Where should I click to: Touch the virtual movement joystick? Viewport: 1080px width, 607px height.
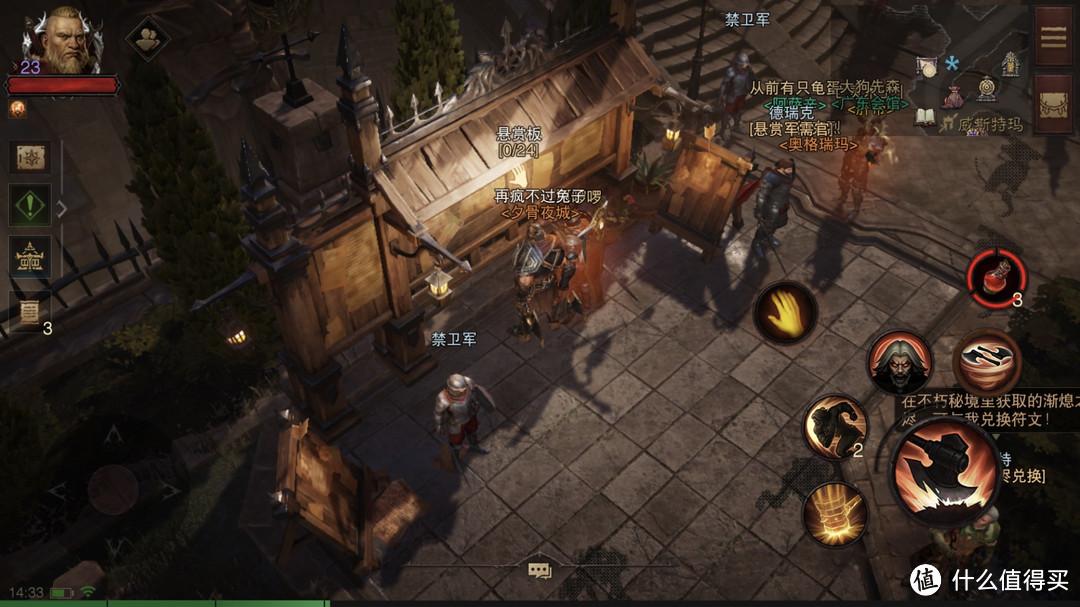click(112, 490)
